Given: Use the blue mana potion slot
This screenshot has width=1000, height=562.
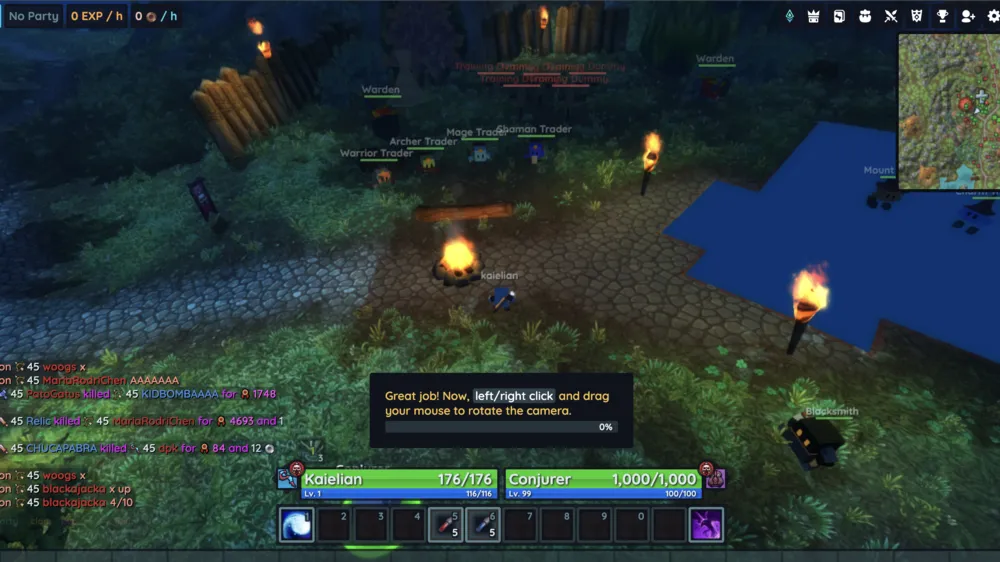Looking at the screenshot, I should 482,524.
